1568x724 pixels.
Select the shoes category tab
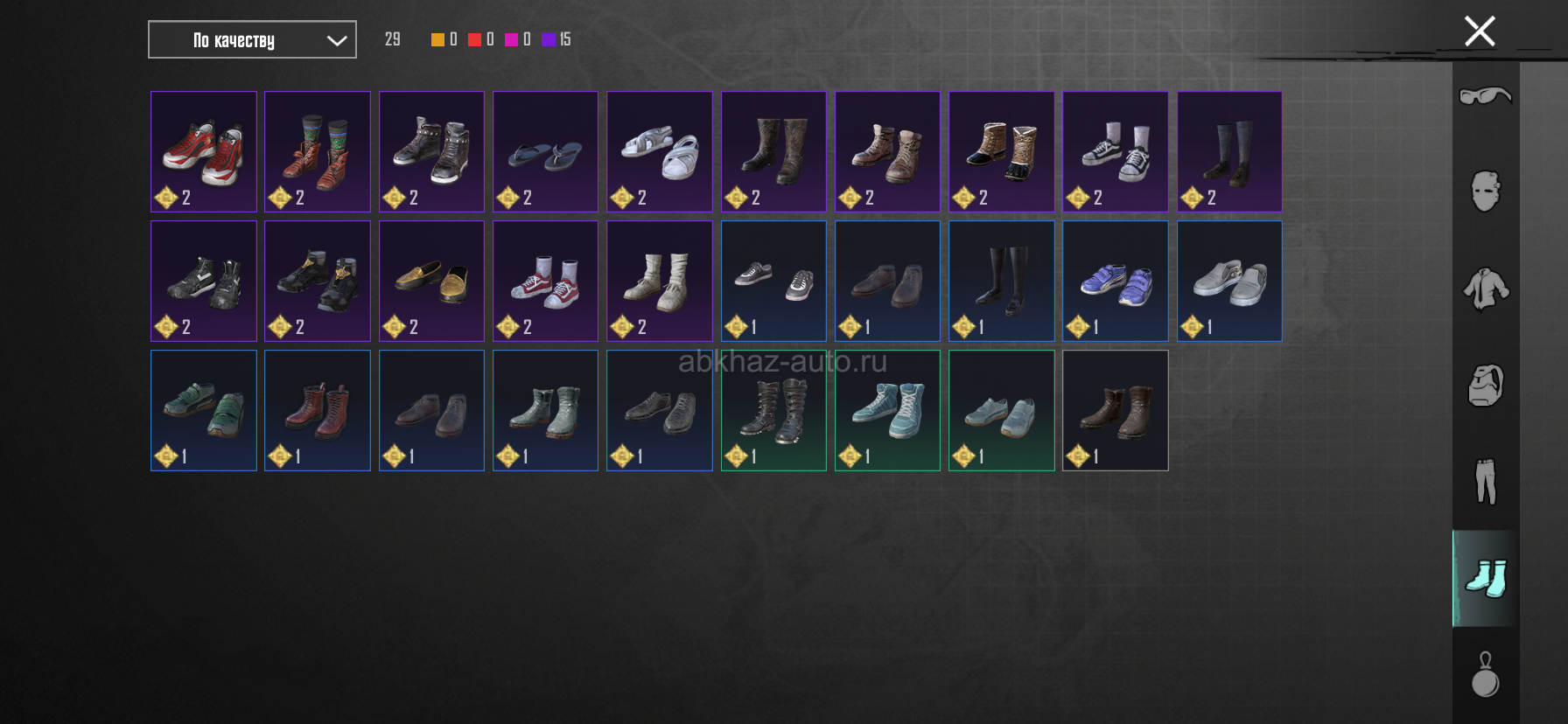click(x=1485, y=578)
